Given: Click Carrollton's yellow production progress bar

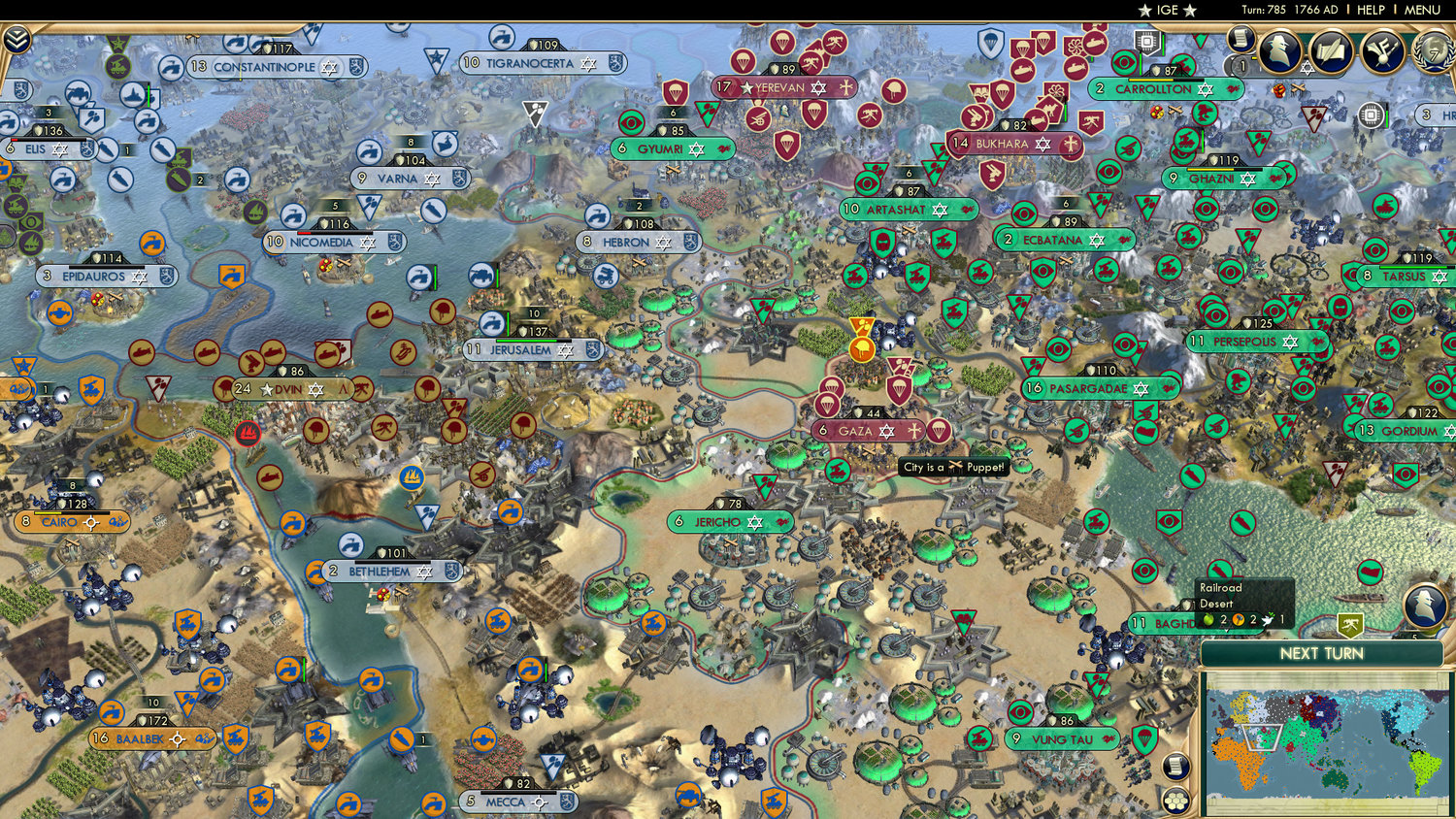Looking at the screenshot, I should pos(1150,80).
